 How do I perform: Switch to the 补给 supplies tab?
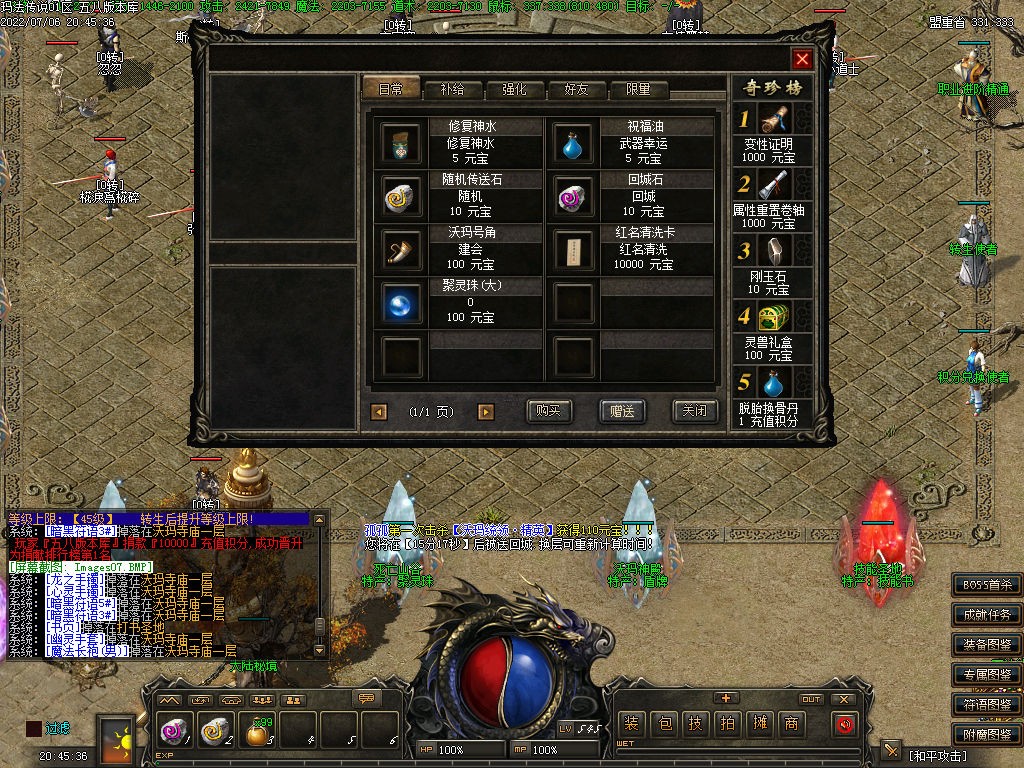pyautogui.click(x=452, y=89)
